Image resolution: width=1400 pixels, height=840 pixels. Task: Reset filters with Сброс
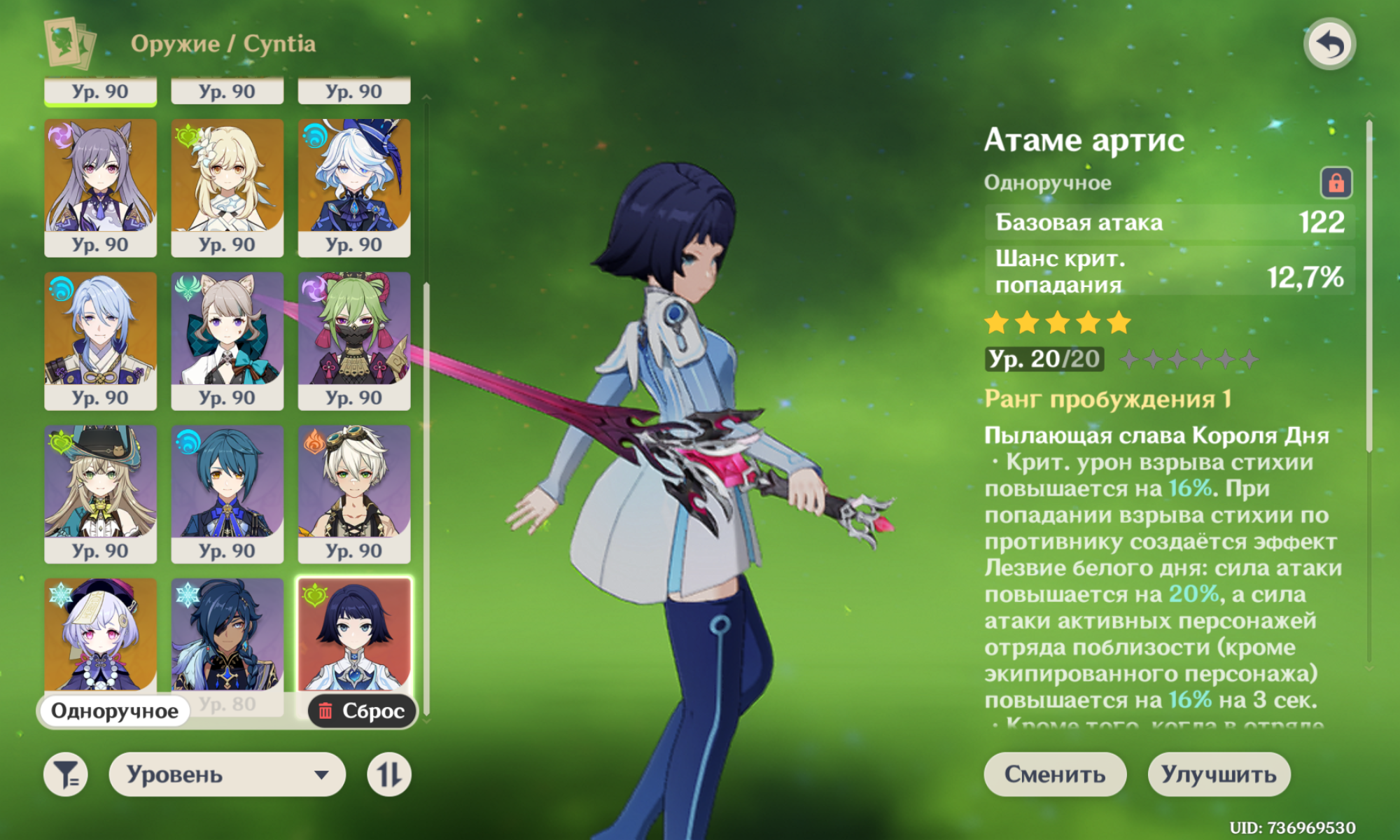coord(362,711)
